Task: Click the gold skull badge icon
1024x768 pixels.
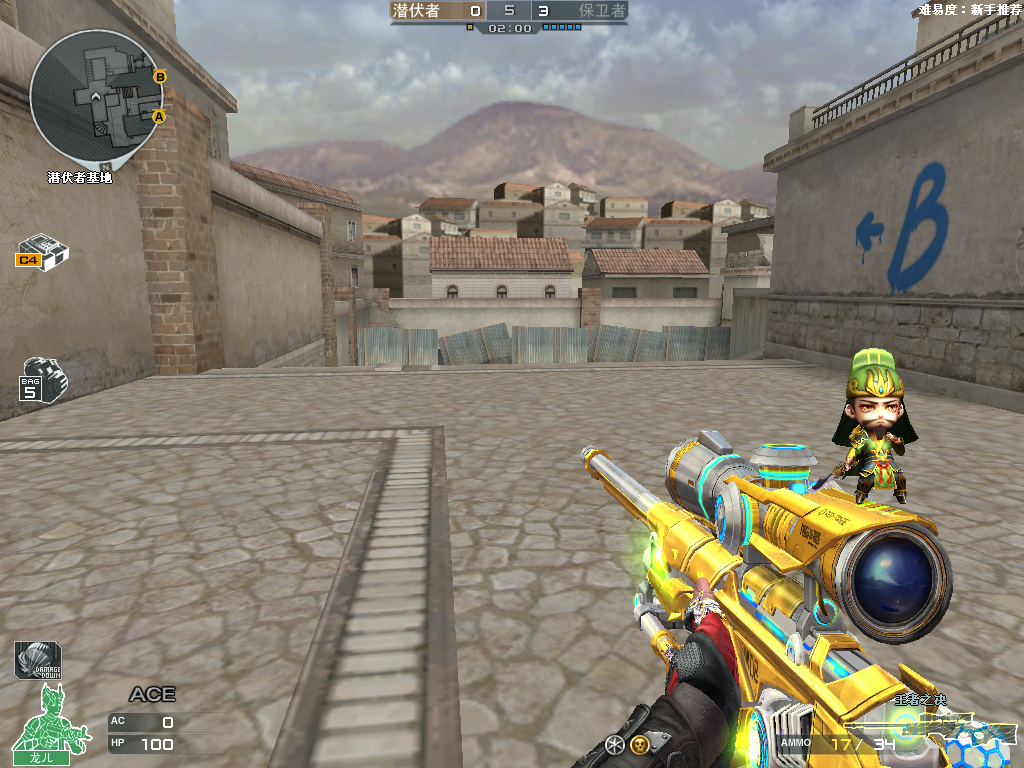Action: pos(639,743)
